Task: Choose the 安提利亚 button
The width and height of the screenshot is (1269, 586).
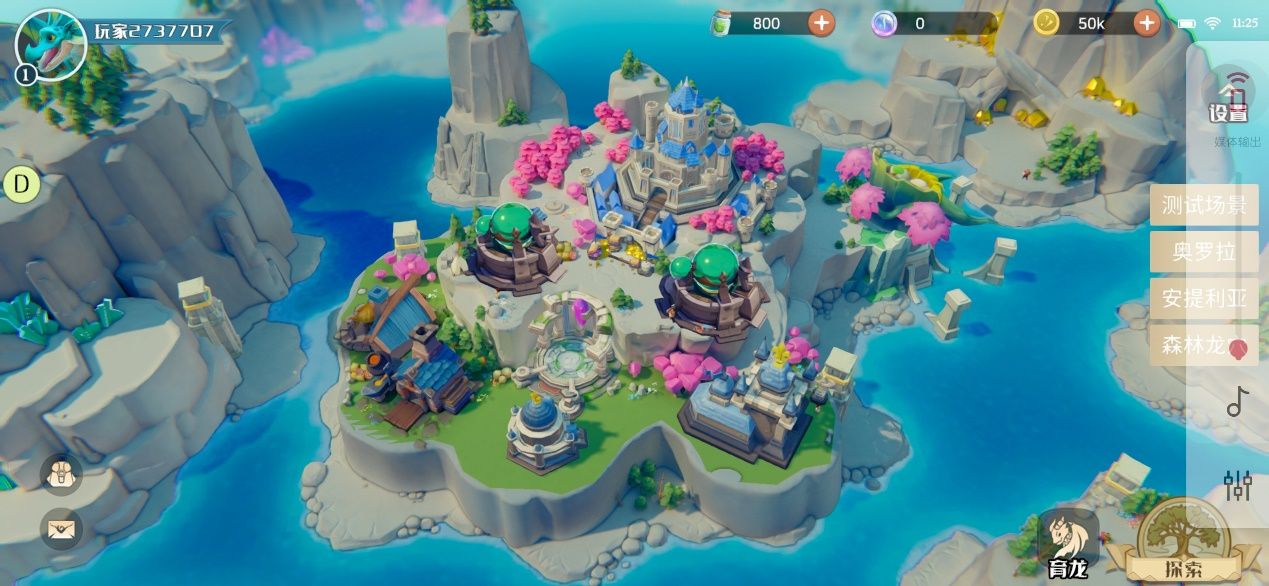Action: (1204, 299)
